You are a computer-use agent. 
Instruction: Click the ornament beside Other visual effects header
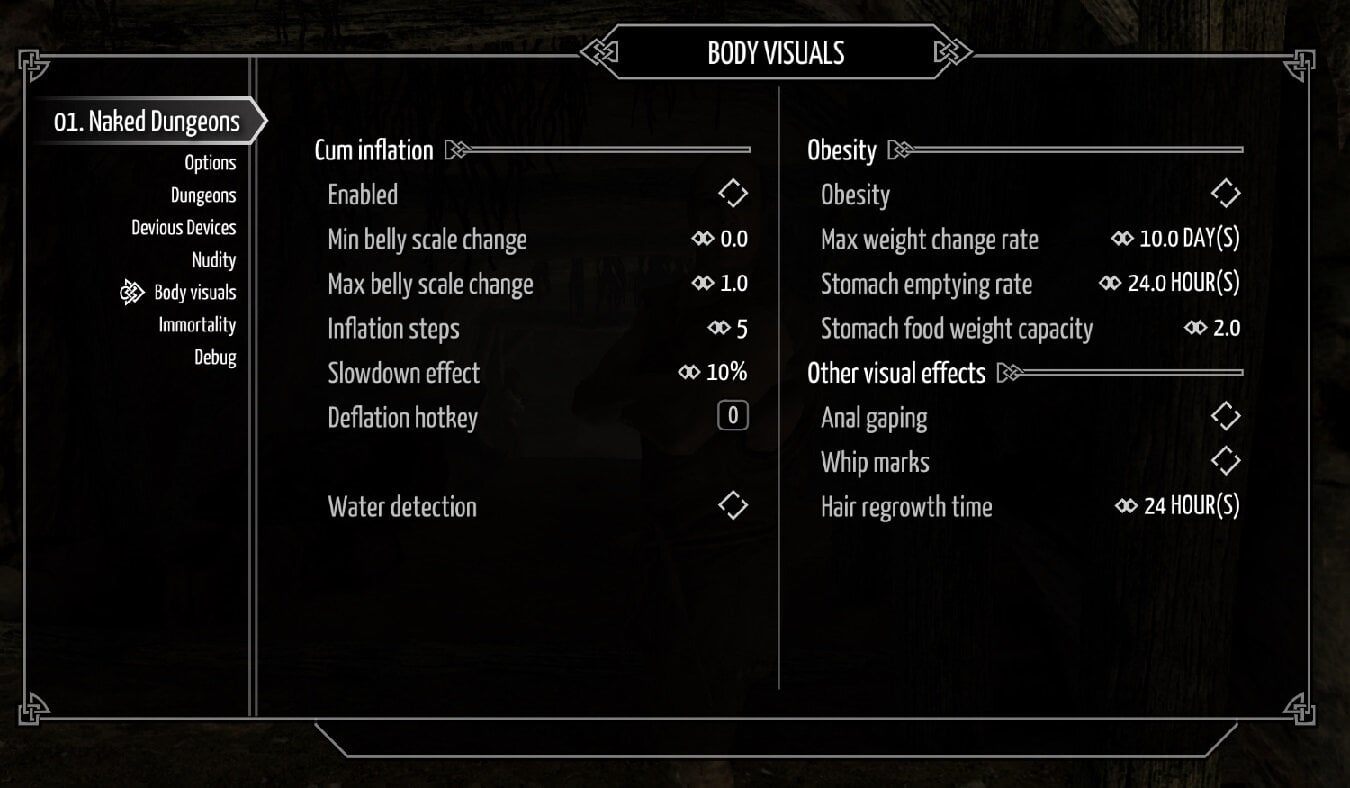pos(1011,372)
